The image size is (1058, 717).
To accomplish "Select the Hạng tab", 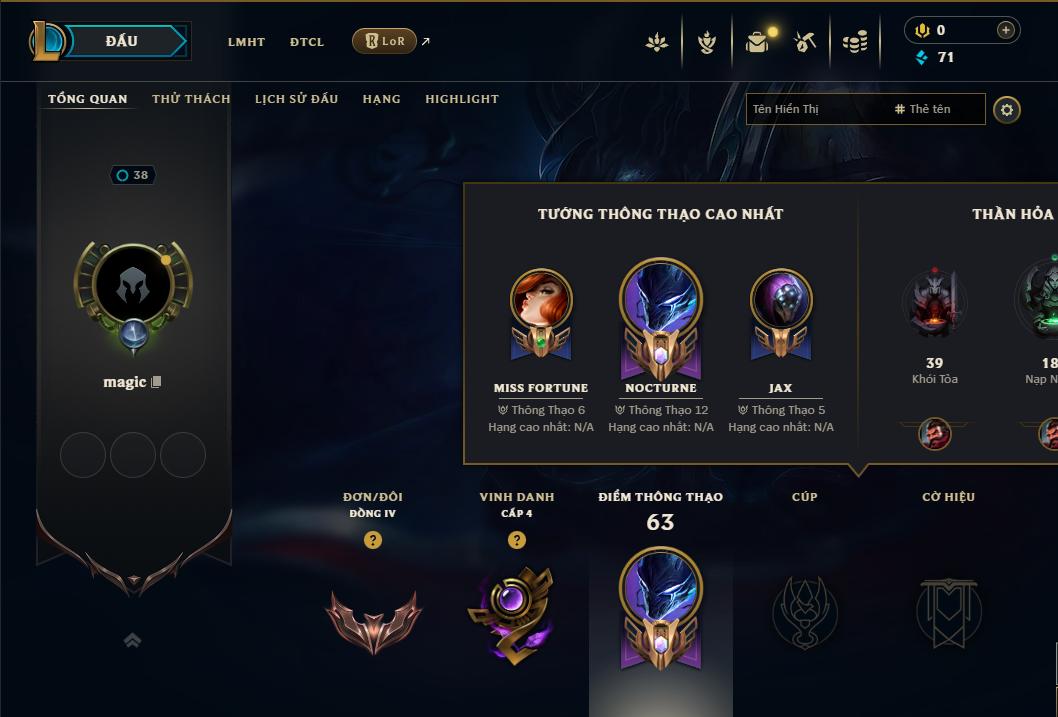I will pyautogui.click(x=381, y=99).
